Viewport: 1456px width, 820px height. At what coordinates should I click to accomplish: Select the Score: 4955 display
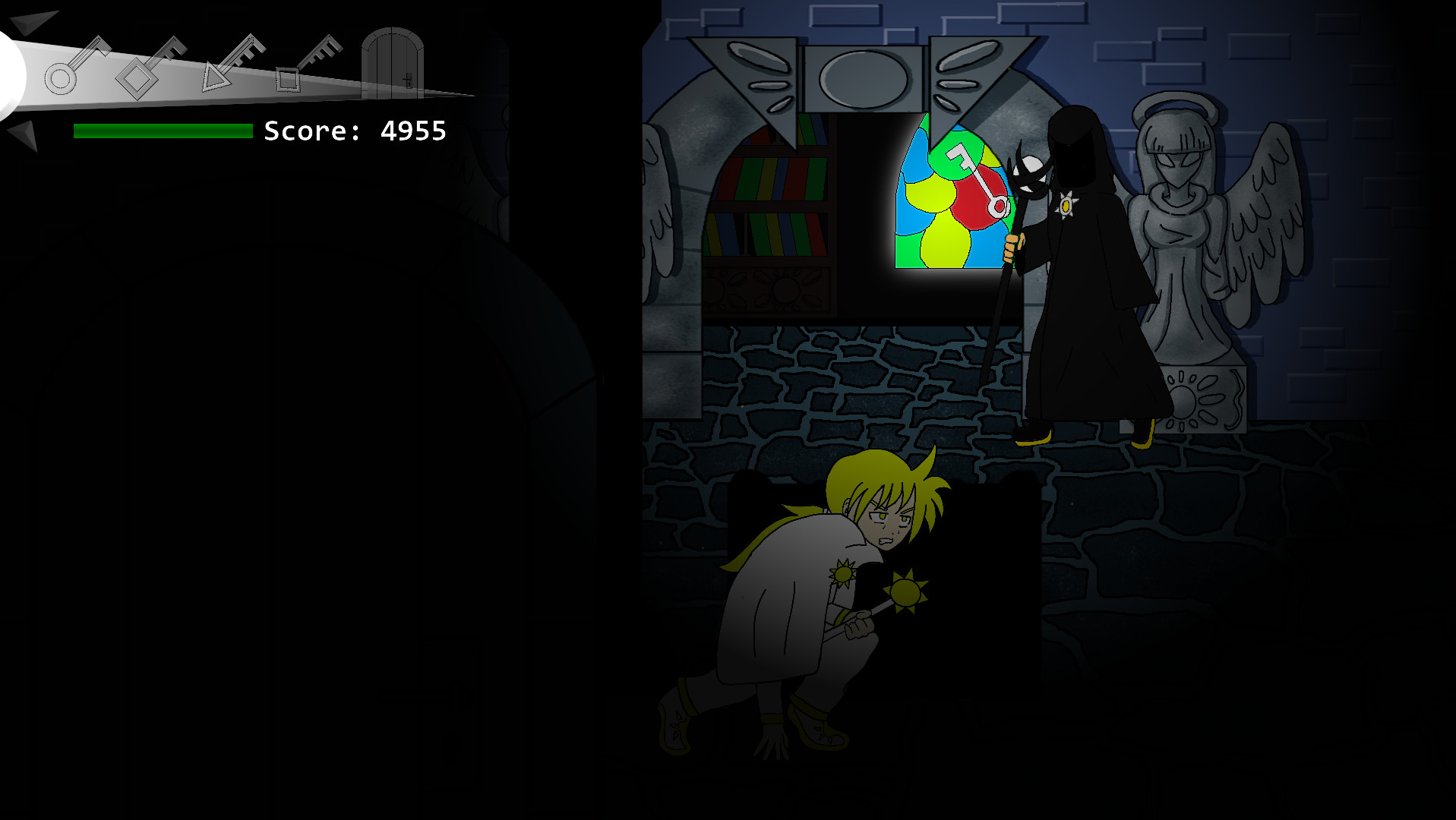(353, 131)
